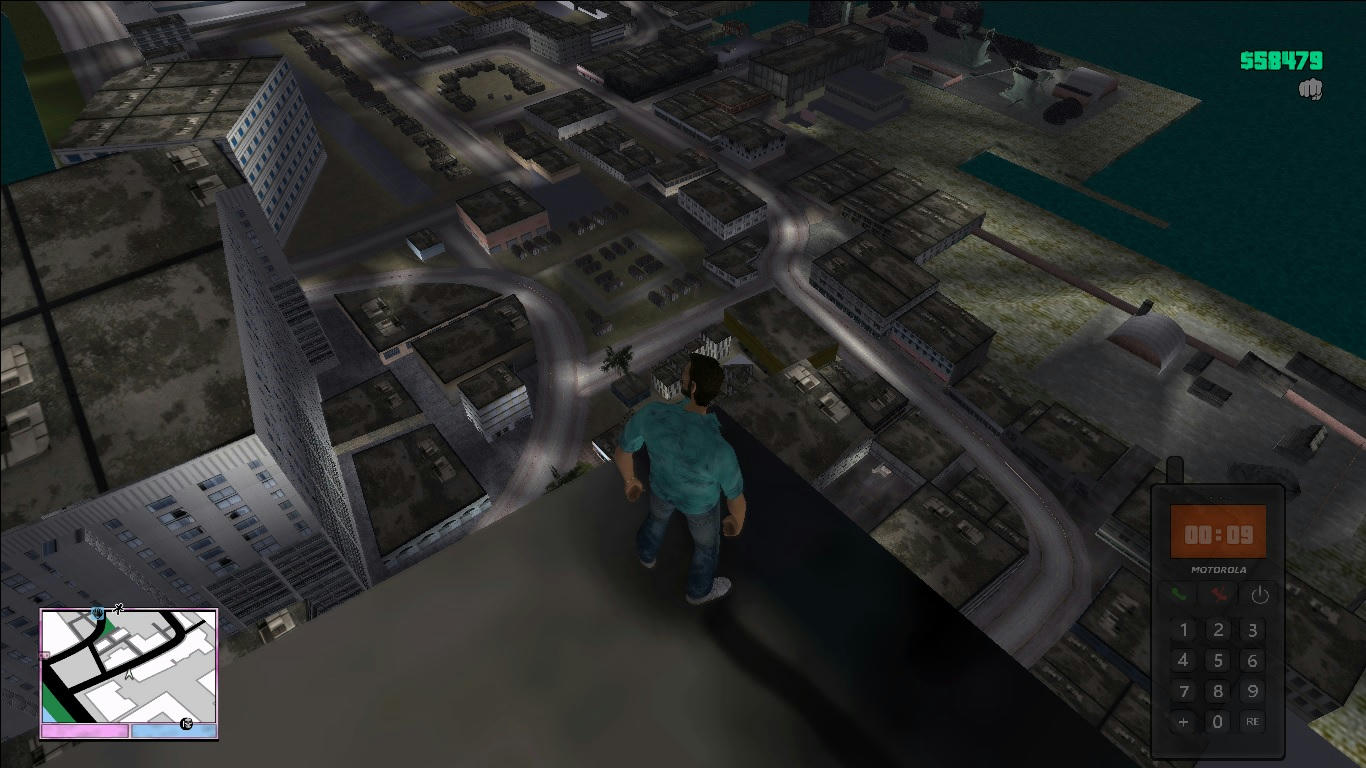Screen dimensions: 1366x768
Task: Click the player arrow in the minimap center
Action: pyautogui.click(x=128, y=675)
